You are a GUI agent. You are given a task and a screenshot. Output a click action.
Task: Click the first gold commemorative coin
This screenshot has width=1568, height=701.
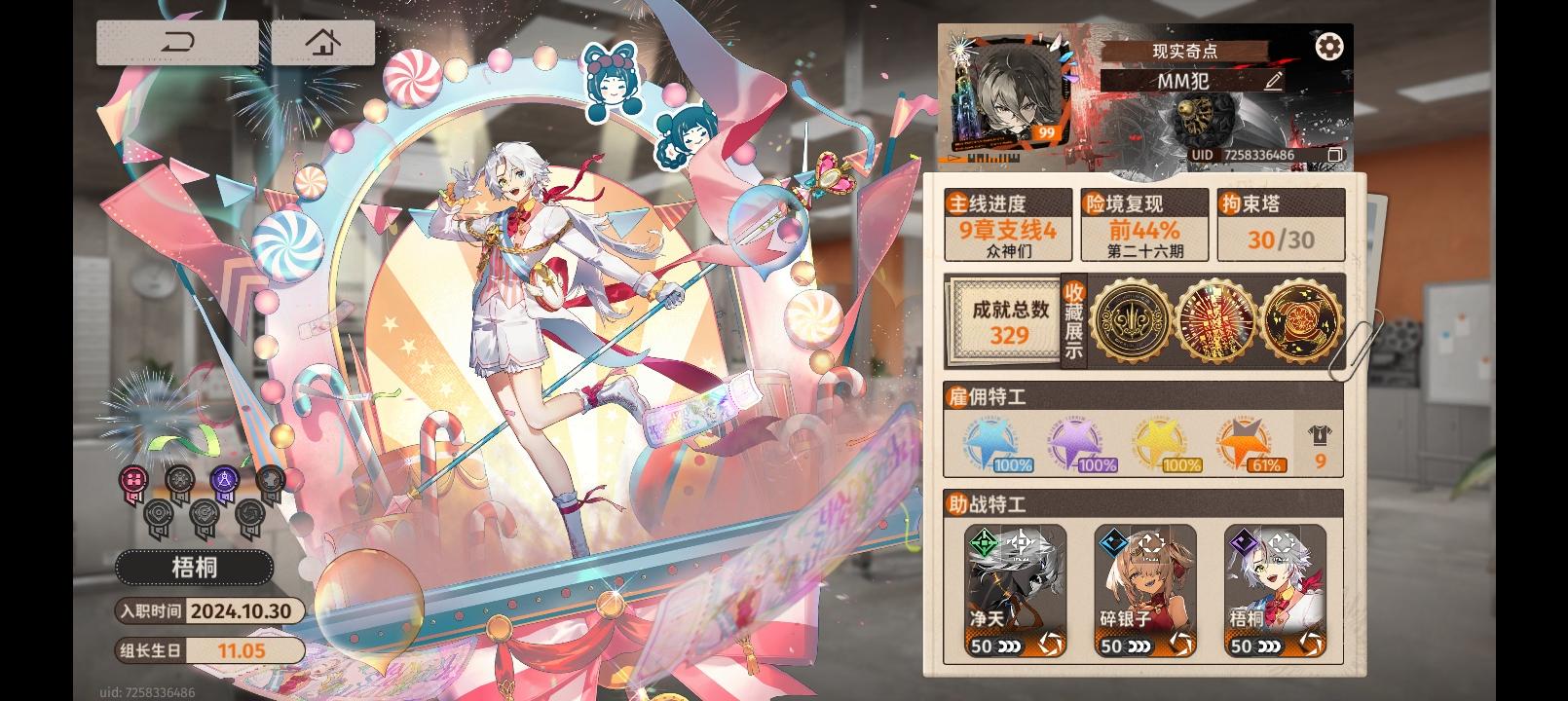coord(1132,320)
